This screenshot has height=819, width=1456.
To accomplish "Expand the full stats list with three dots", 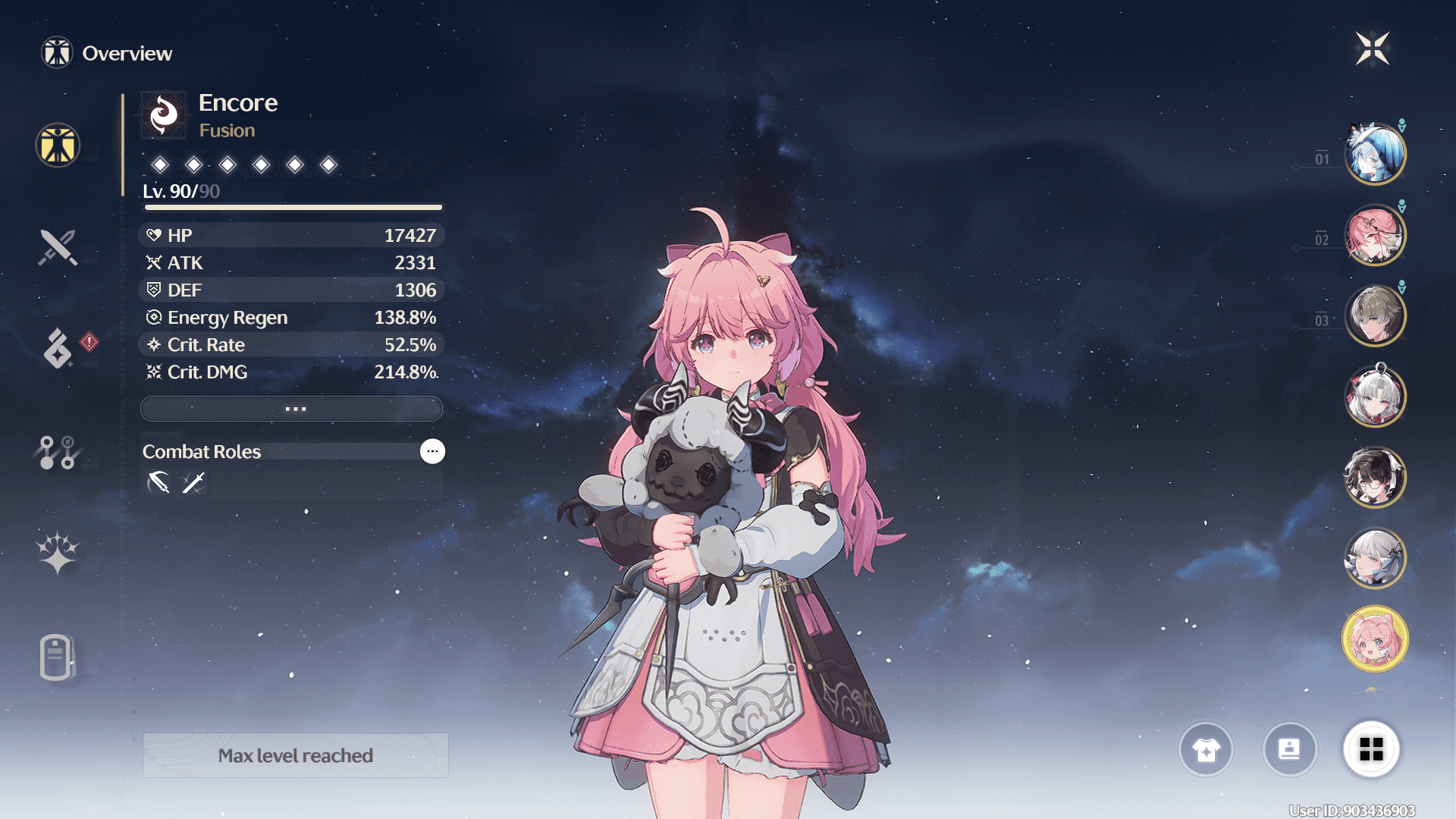I will coord(292,409).
